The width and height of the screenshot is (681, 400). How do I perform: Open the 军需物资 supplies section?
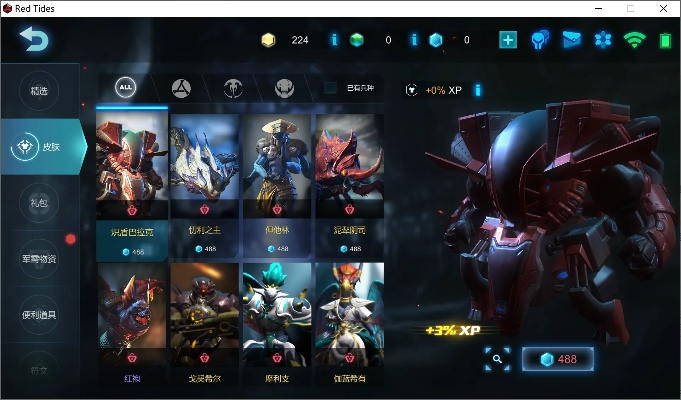click(40, 258)
